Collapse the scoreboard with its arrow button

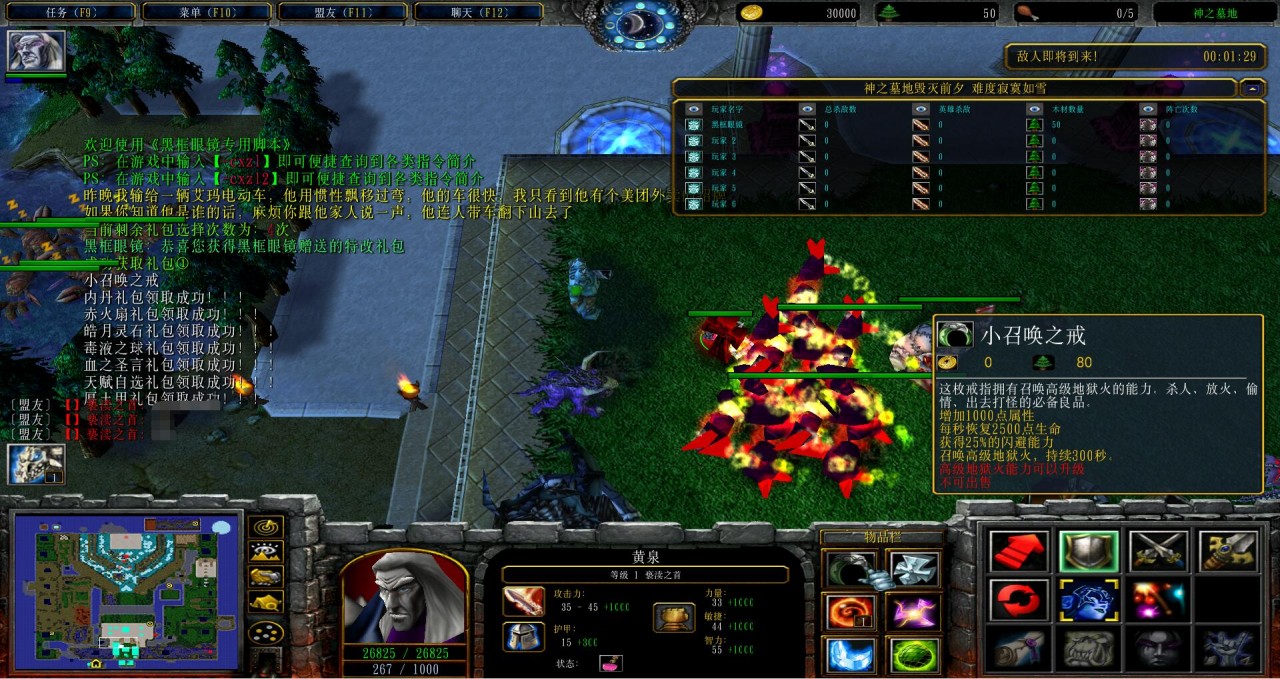pos(1252,88)
